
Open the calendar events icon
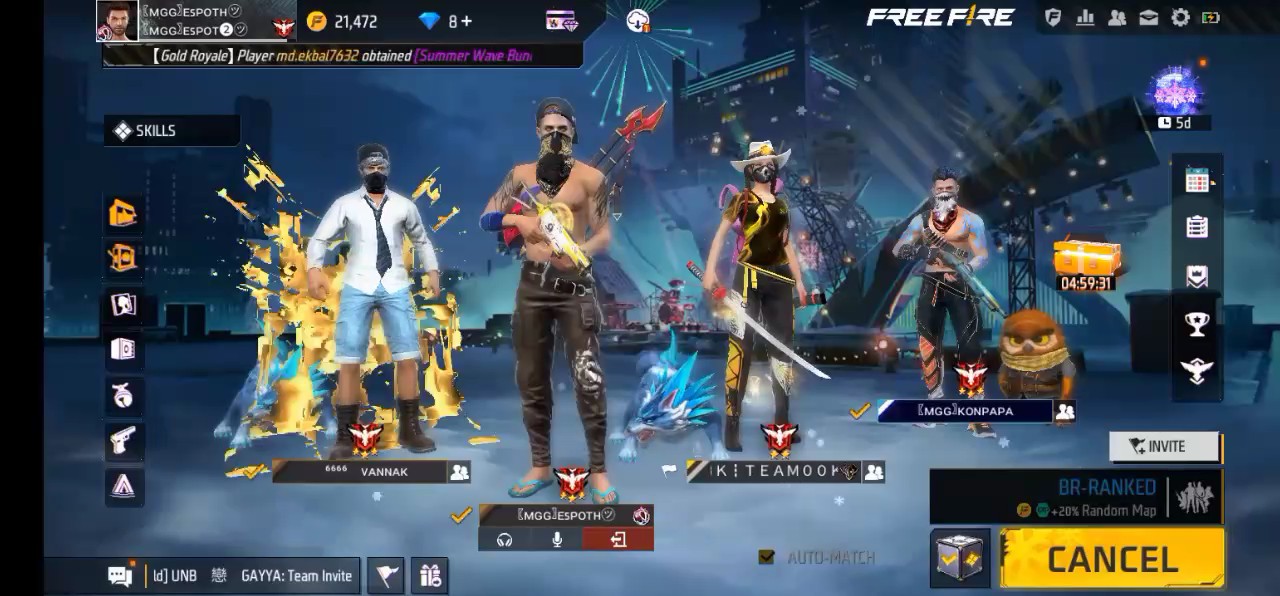(1197, 181)
